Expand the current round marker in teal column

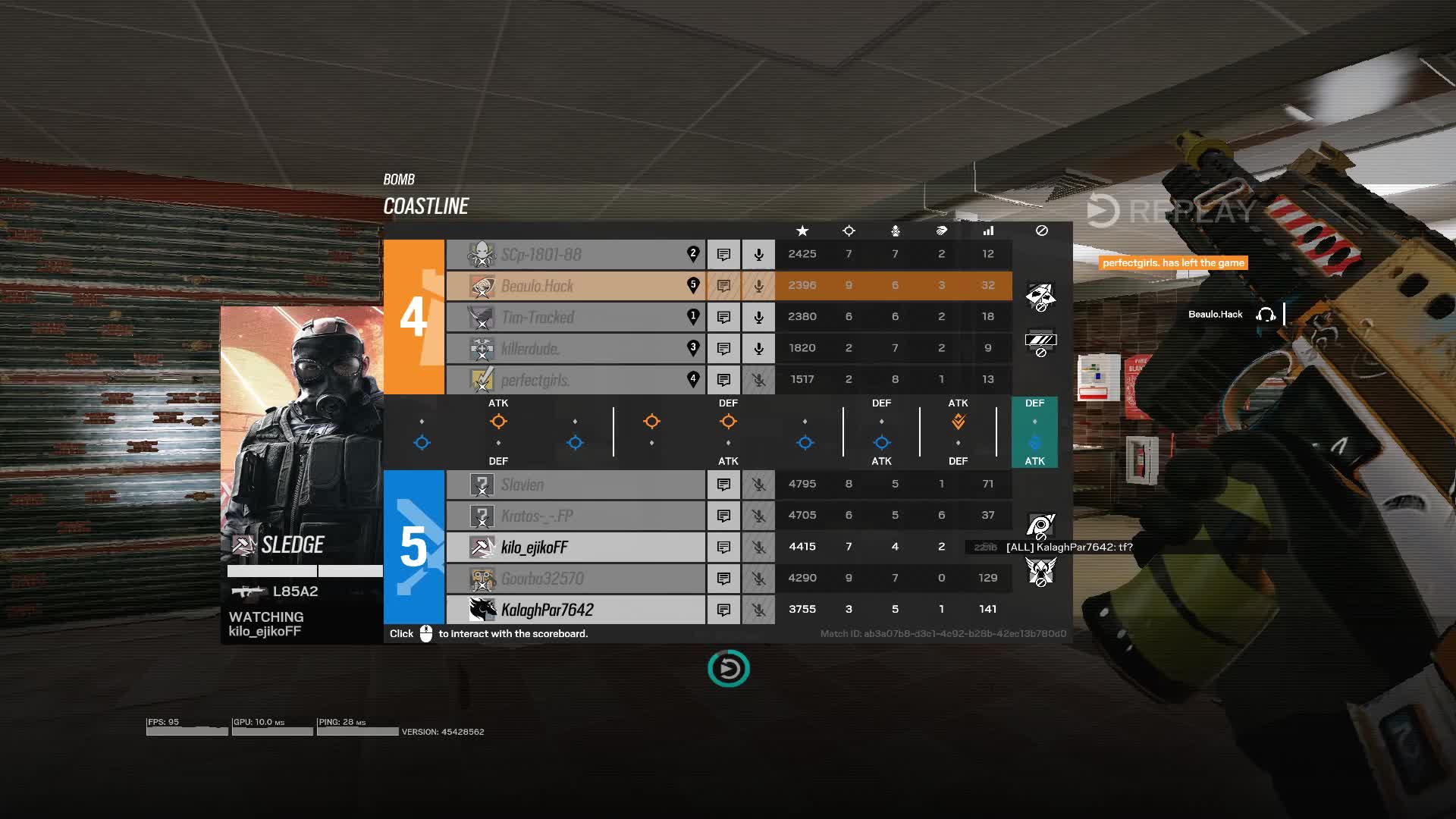pyautogui.click(x=1034, y=442)
